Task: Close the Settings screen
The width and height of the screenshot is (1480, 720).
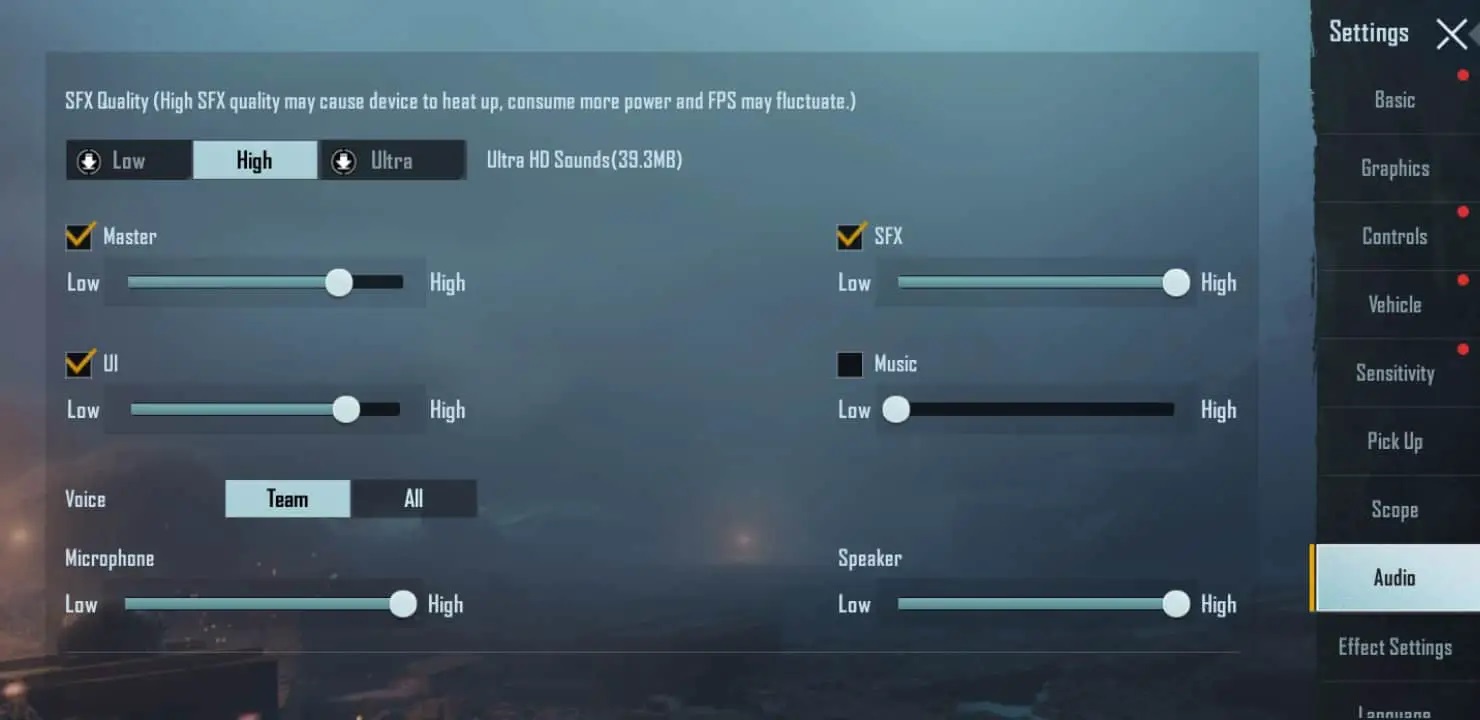Action: click(x=1451, y=34)
